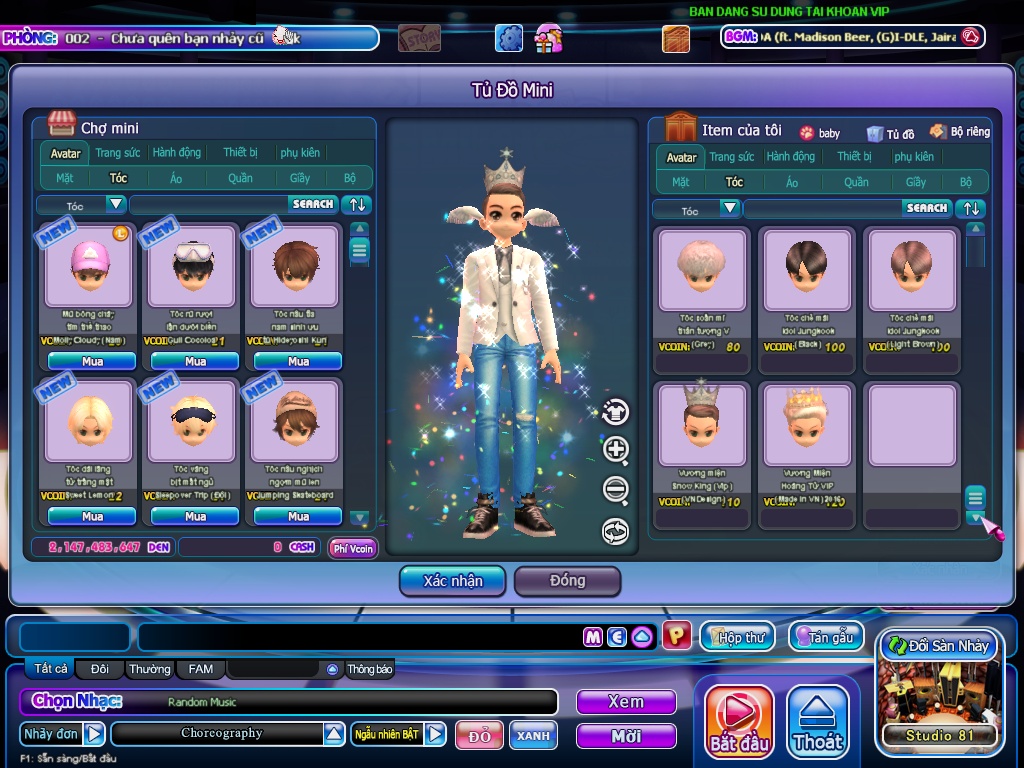Zoom in on the avatar preview
This screenshot has width=1024, height=768.
coord(616,450)
